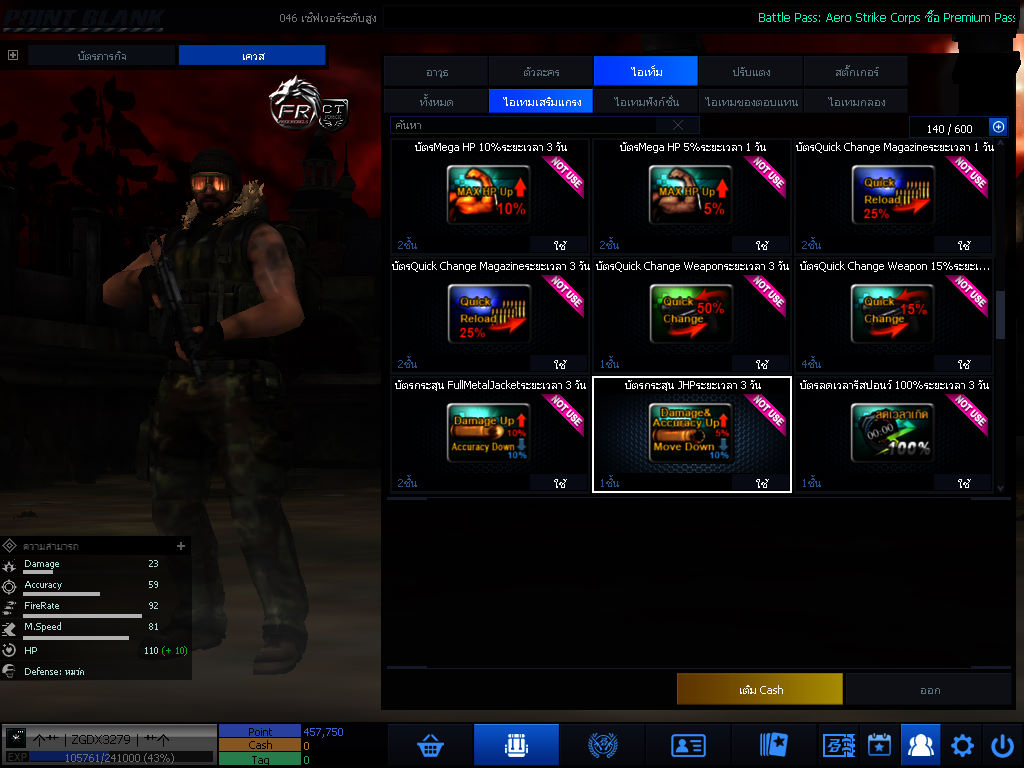Use the FullMetalJacket ammo card
1024x768 pixels.
click(559, 483)
